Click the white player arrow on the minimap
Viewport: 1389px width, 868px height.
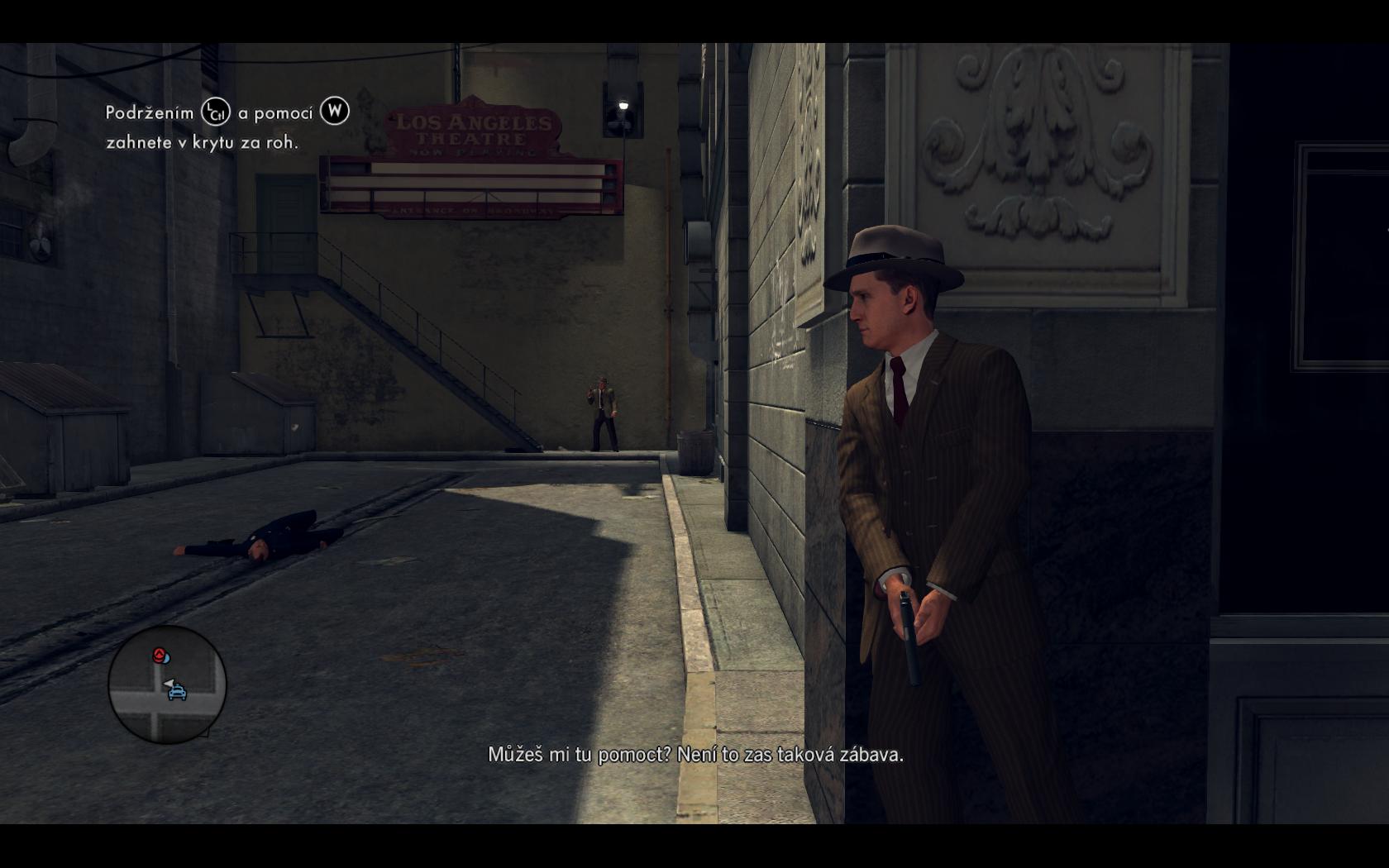(169, 683)
